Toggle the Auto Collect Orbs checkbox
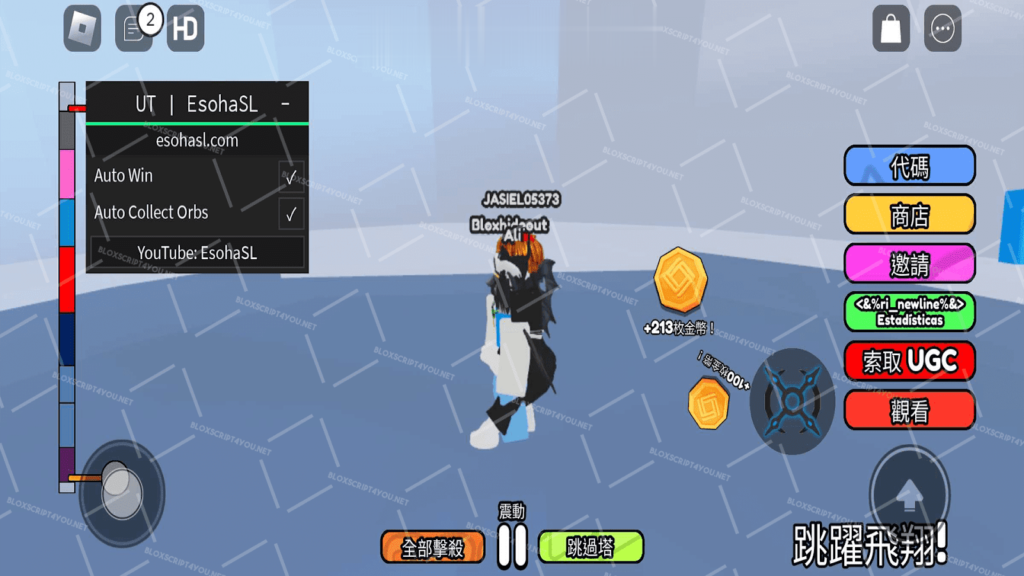This screenshot has height=576, width=1024. 291,213
